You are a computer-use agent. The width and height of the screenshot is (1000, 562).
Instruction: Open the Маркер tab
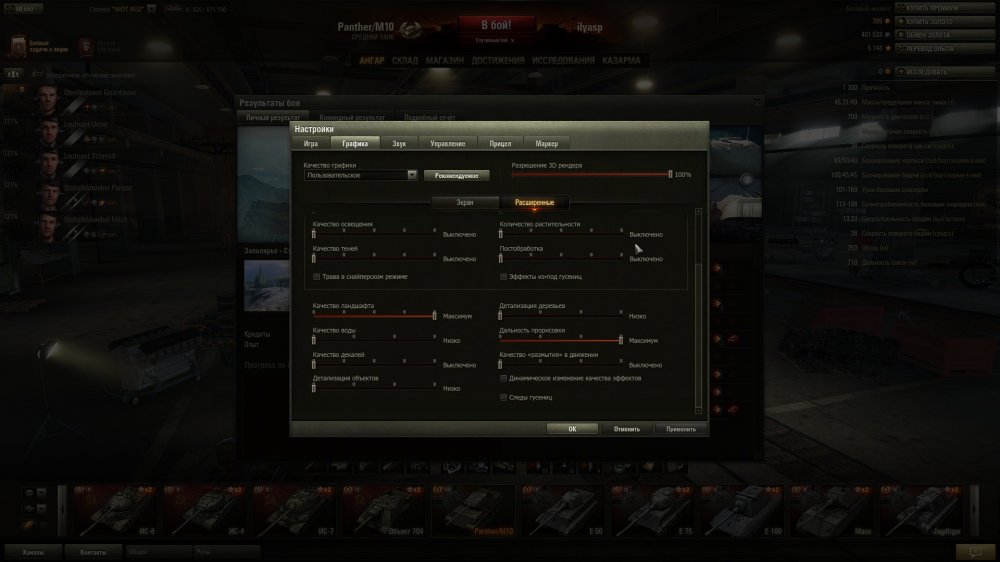[546, 144]
